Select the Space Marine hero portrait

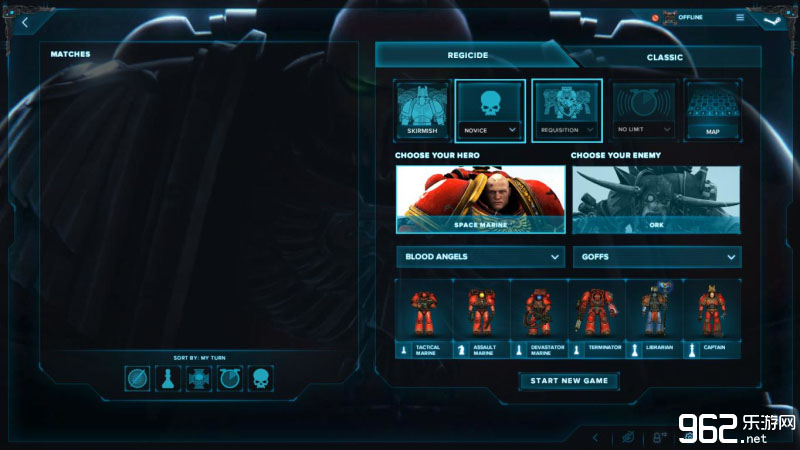coord(481,199)
